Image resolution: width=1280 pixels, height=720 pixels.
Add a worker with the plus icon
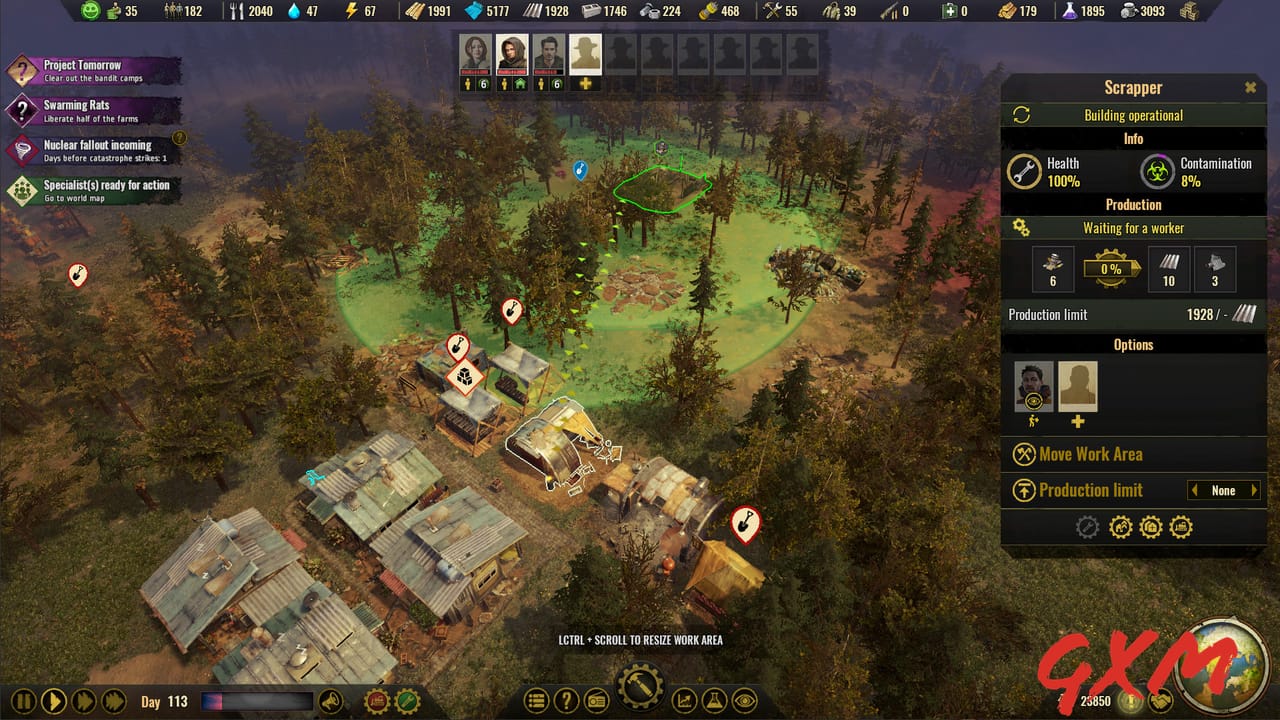pyautogui.click(x=1078, y=422)
